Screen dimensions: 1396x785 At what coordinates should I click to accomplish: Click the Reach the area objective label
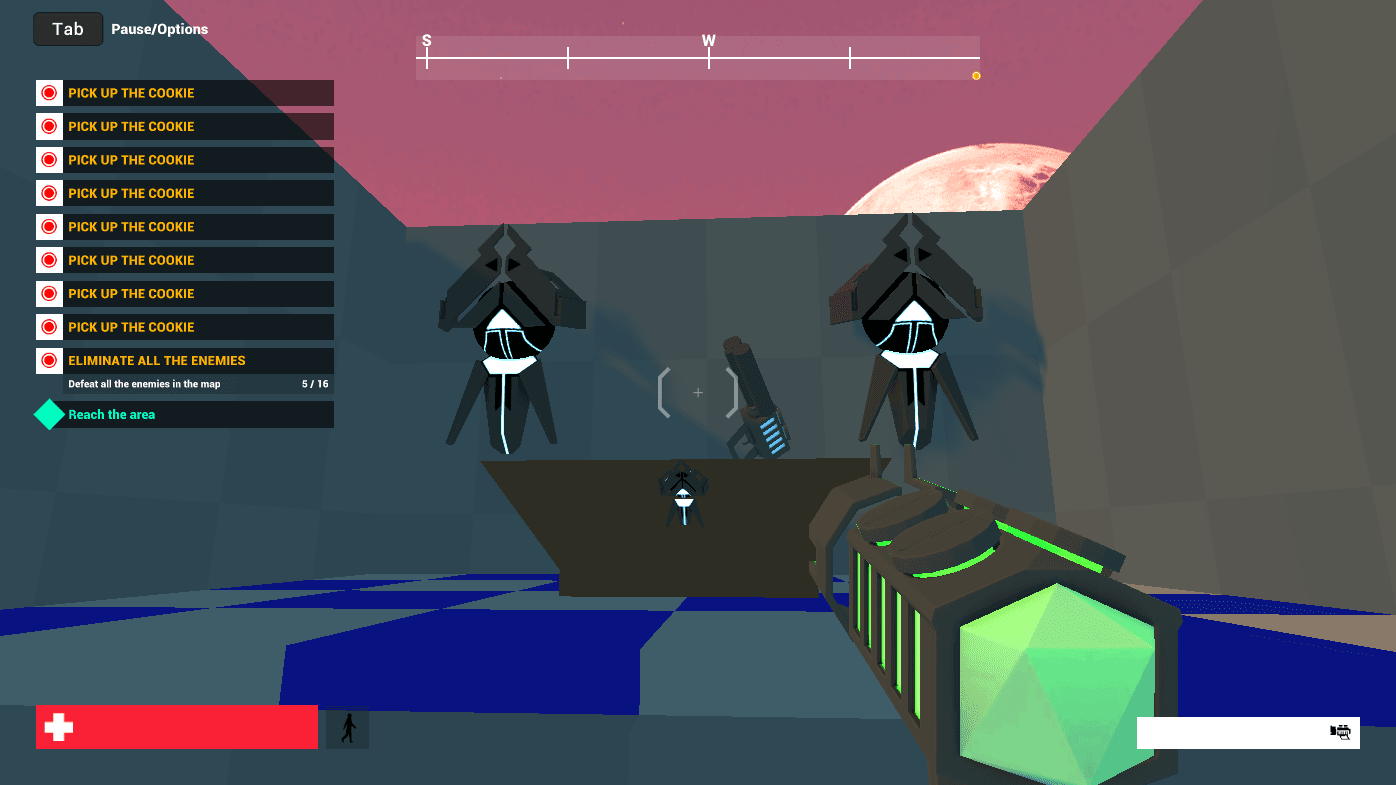(x=111, y=413)
